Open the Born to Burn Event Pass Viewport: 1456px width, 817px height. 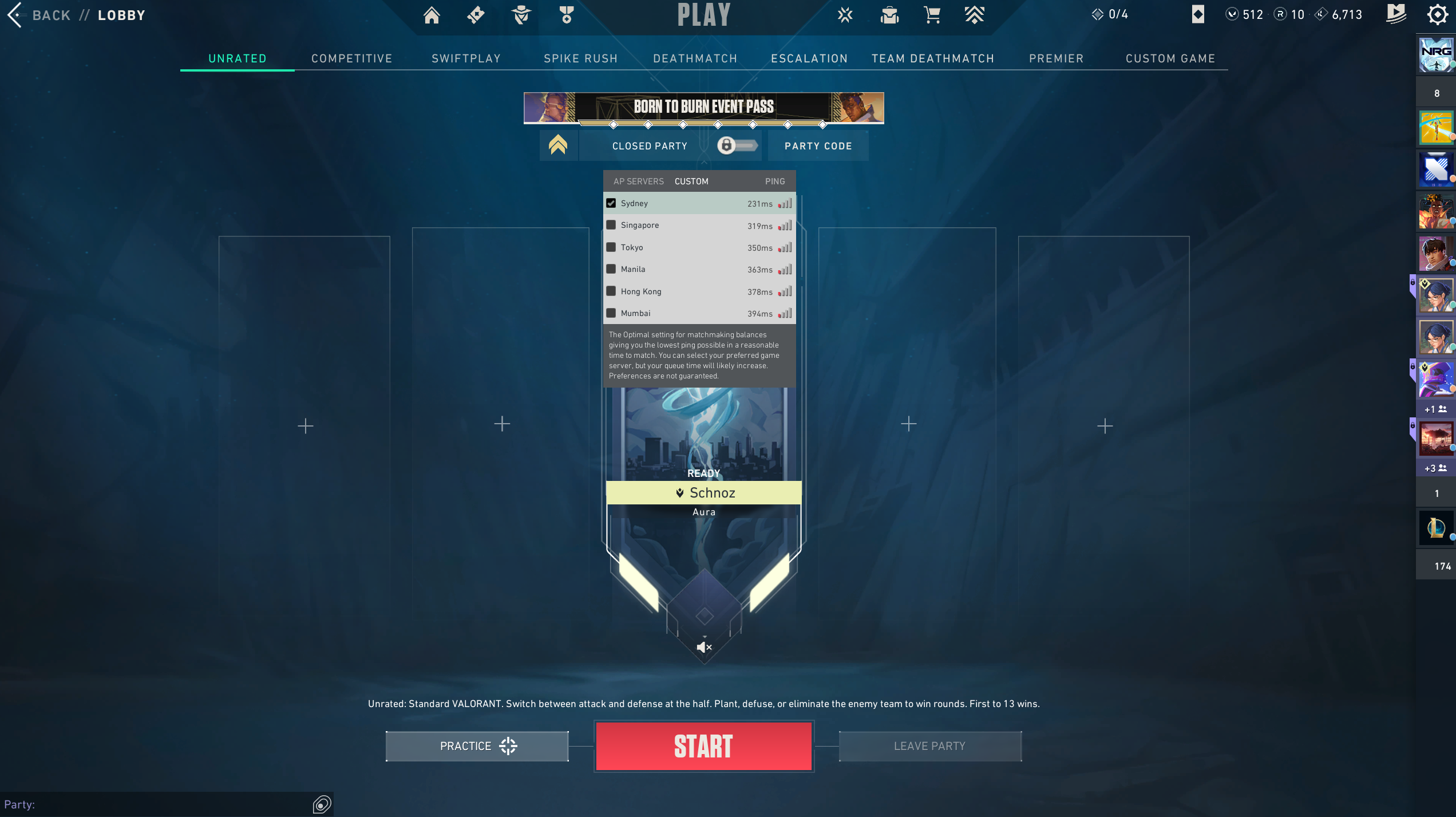tap(703, 107)
